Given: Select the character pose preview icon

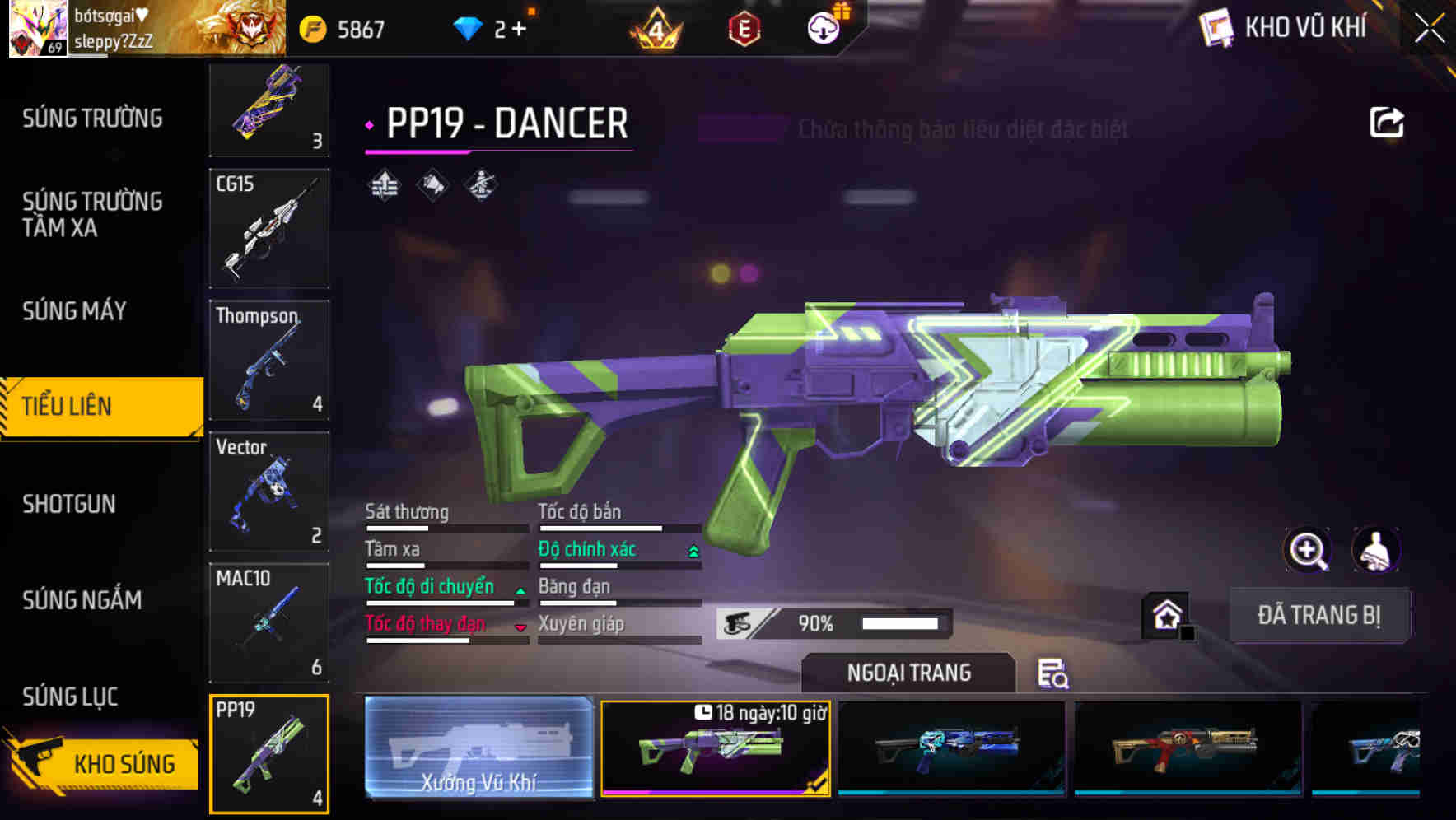Looking at the screenshot, I should tap(480, 185).
